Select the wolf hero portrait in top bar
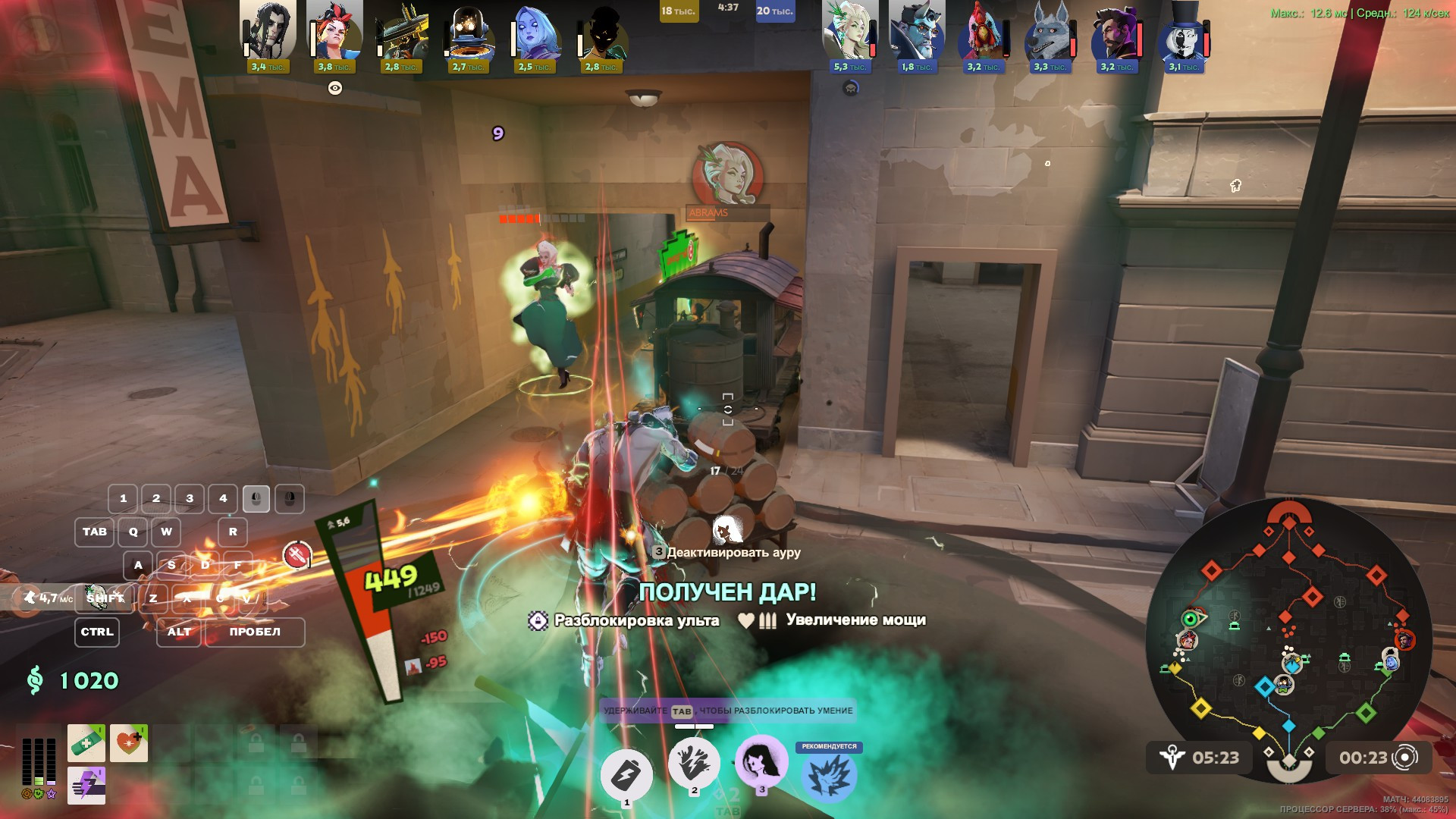The height and width of the screenshot is (819, 1456). (1046, 33)
